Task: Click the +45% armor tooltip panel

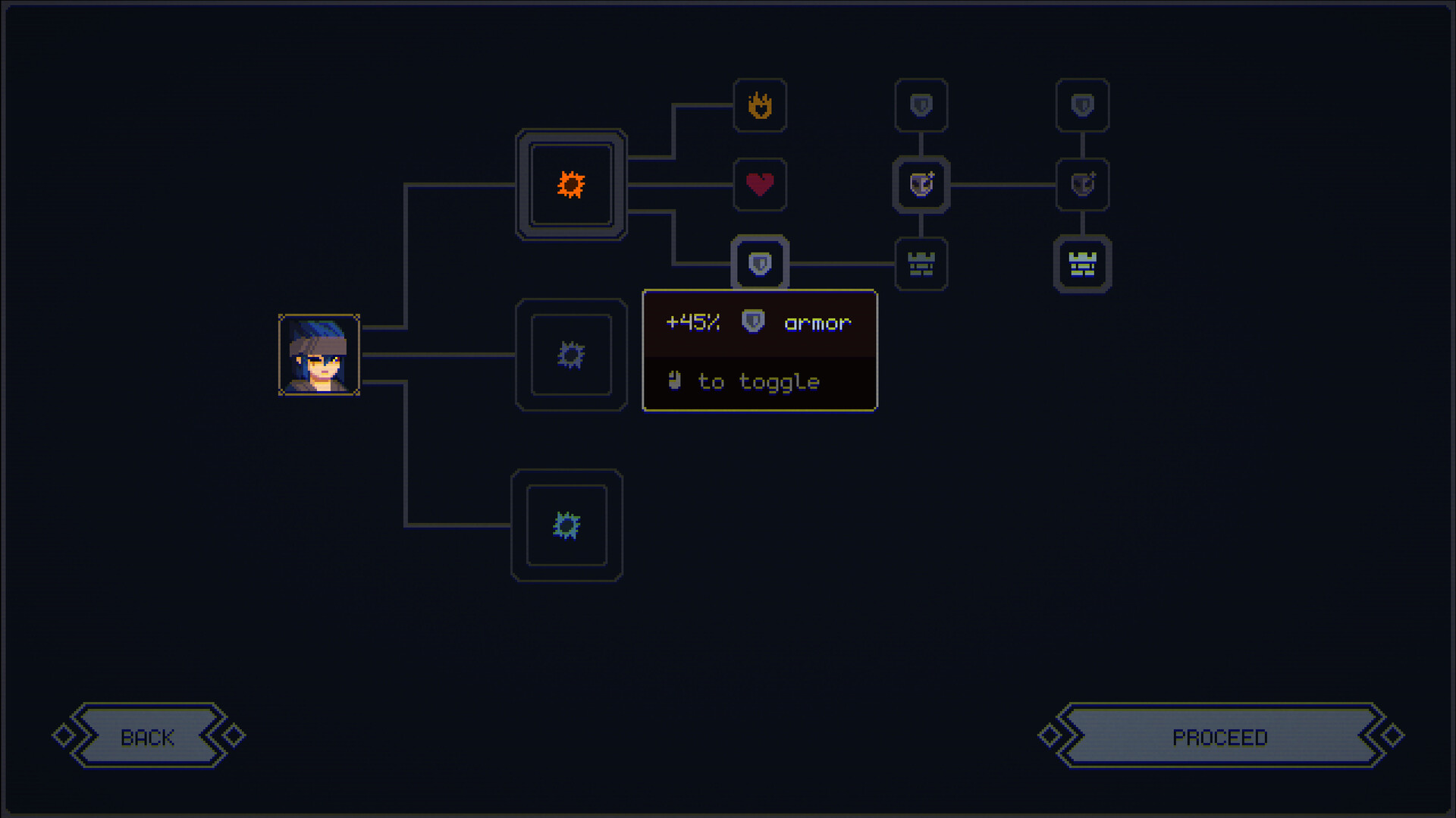Action: [759, 350]
